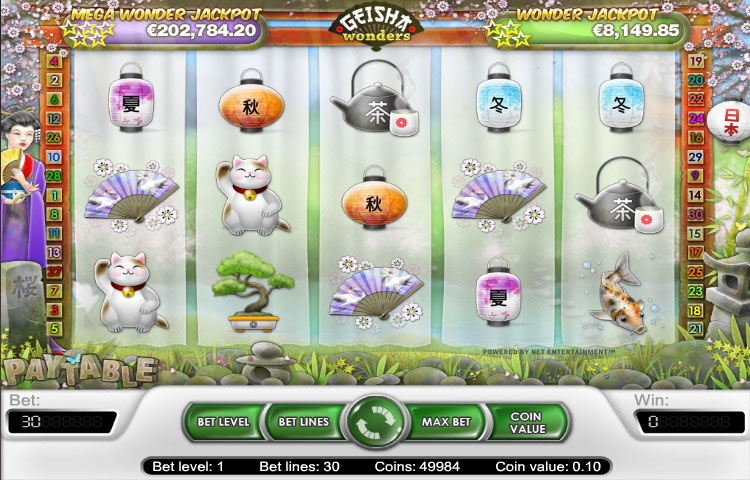Choose bet line 5 marker
This screenshot has height=480, width=750.
54,328
